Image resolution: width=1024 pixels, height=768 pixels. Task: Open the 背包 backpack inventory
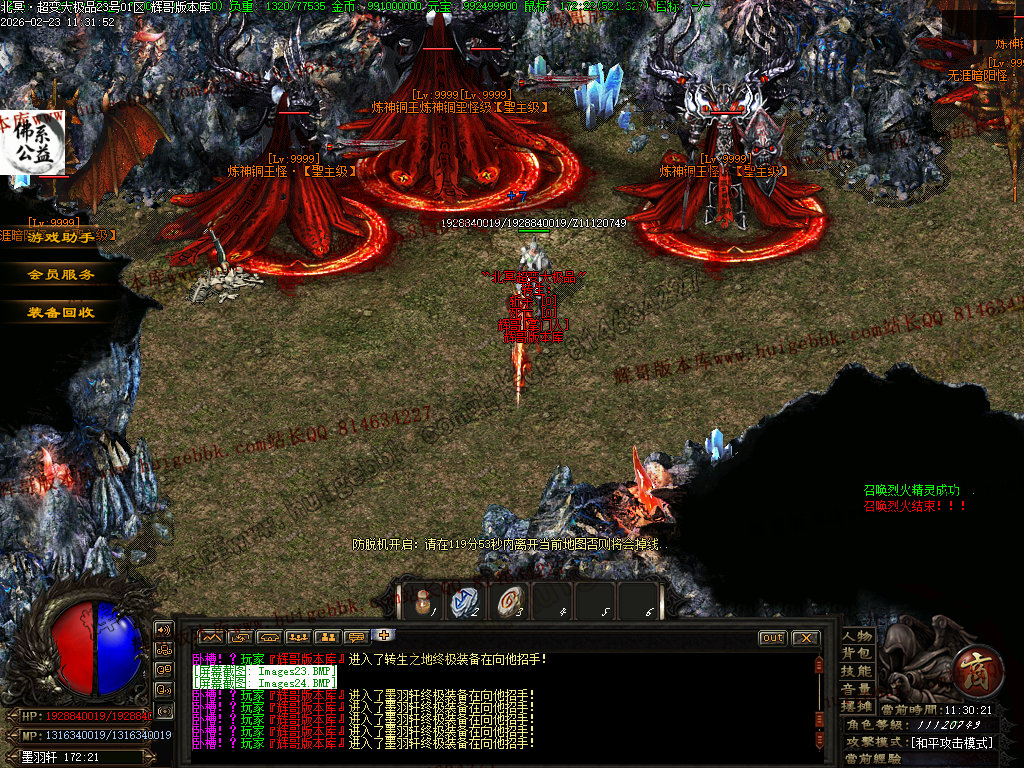point(857,653)
